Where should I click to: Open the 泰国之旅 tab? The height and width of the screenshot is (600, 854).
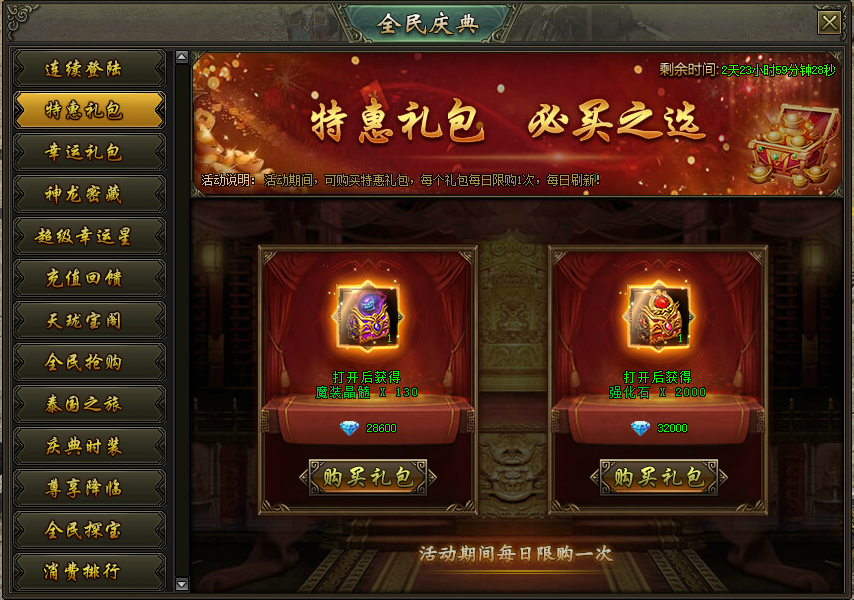89,404
